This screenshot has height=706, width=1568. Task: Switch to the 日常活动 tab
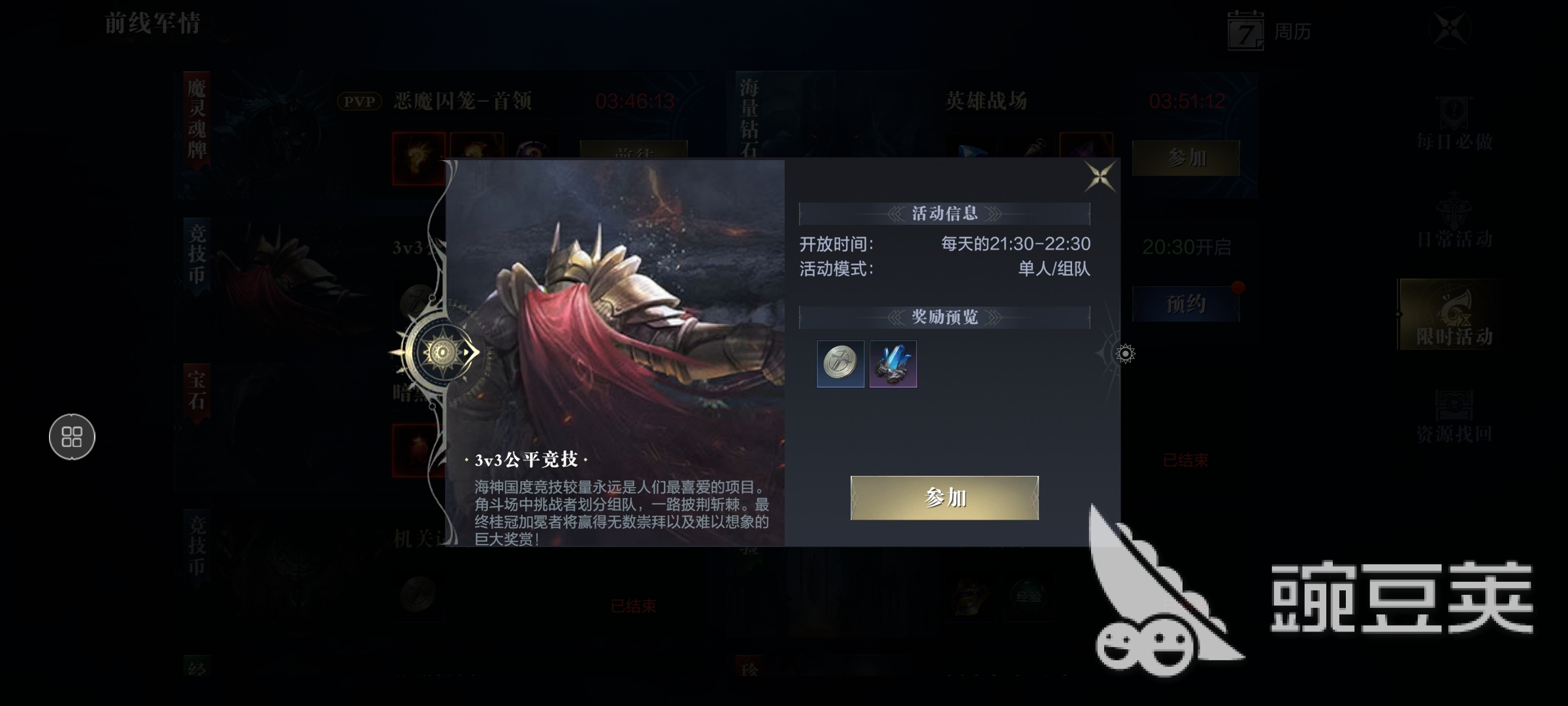click(1454, 222)
